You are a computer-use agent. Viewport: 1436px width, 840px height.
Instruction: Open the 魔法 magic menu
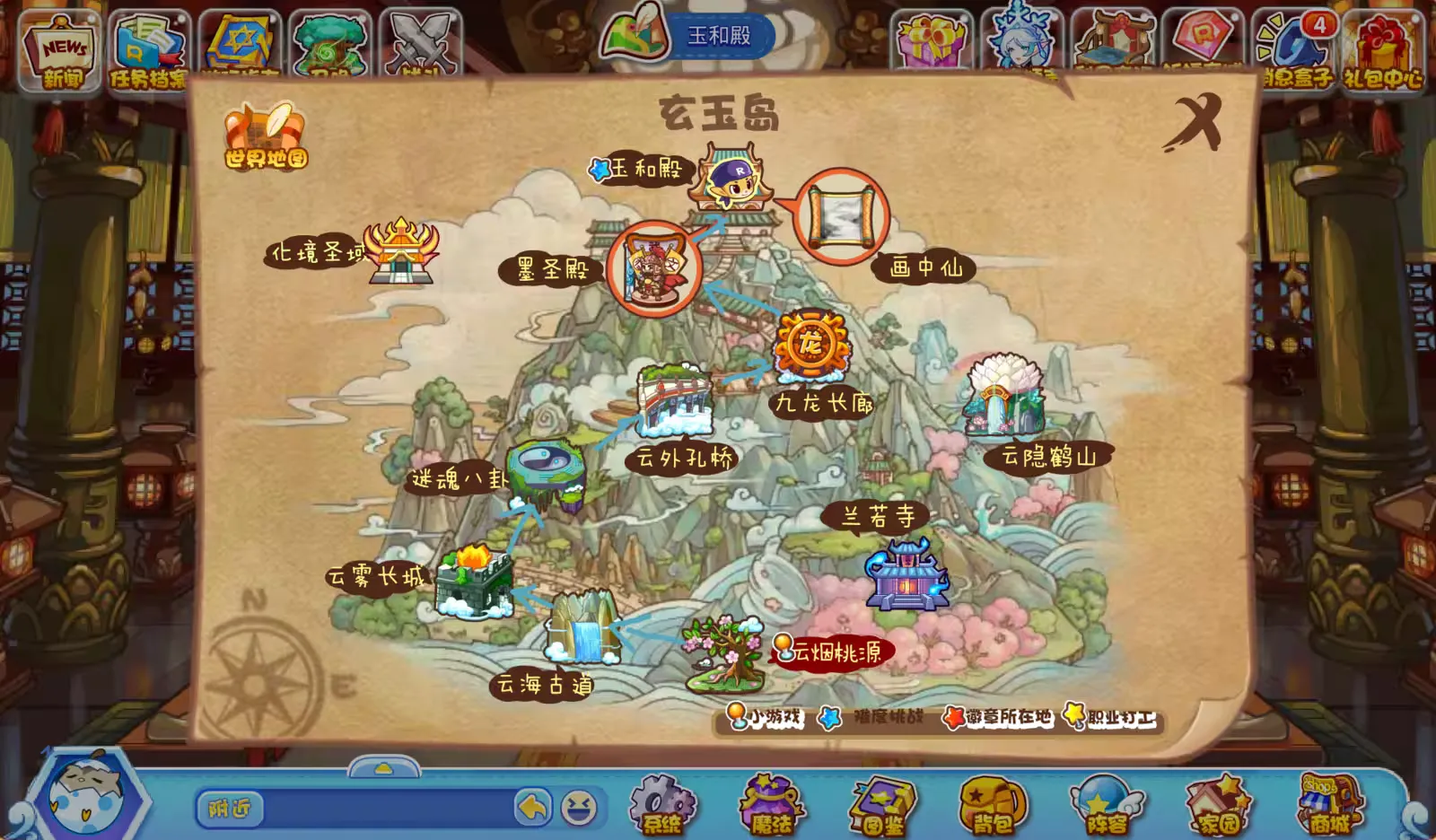click(772, 805)
